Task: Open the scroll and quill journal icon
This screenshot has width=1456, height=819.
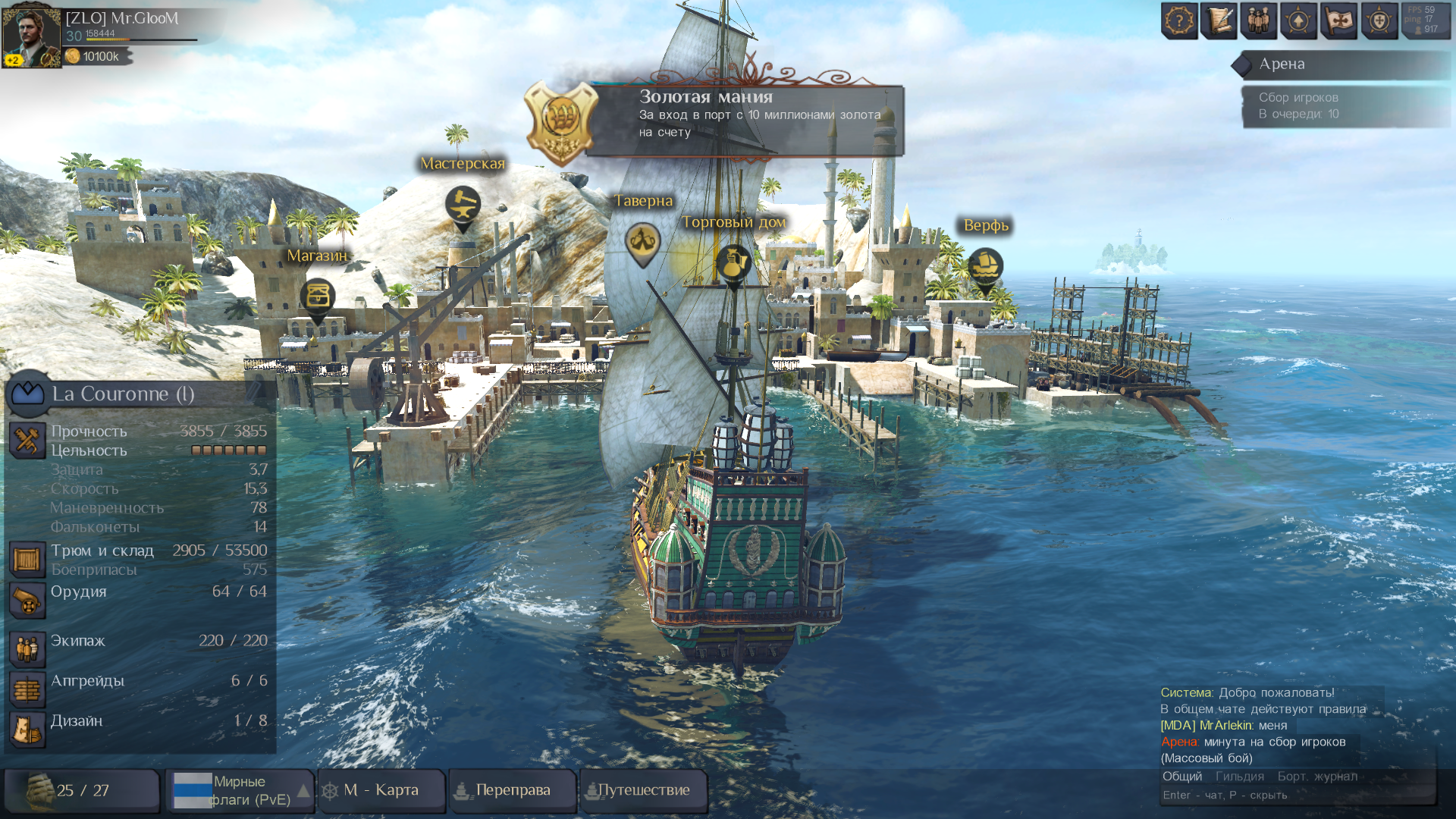Action: point(1219,20)
